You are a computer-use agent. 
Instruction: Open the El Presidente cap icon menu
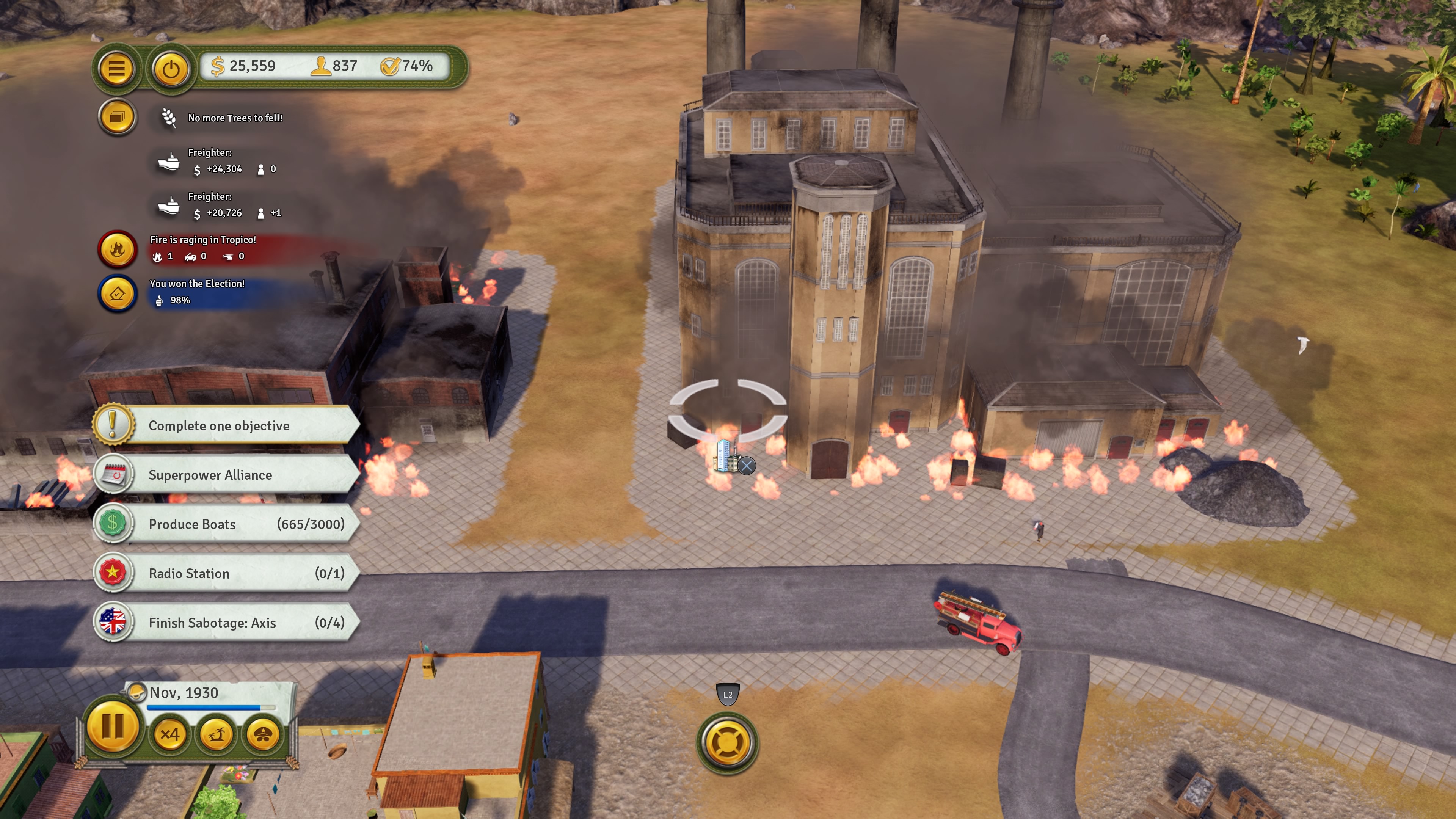(x=262, y=734)
